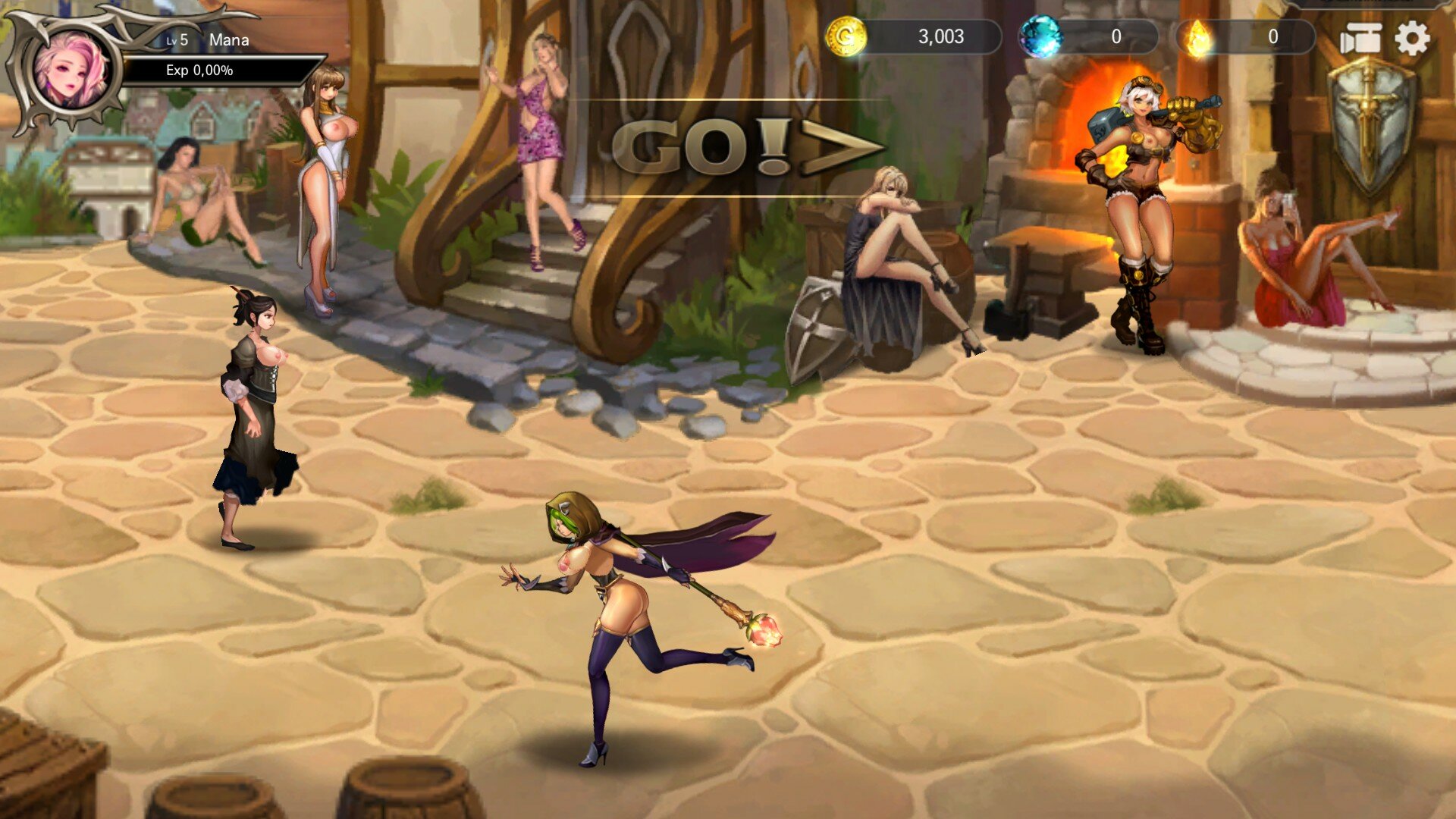Click the camera icon beside the gear
The image size is (1456, 819).
pos(1360,39)
